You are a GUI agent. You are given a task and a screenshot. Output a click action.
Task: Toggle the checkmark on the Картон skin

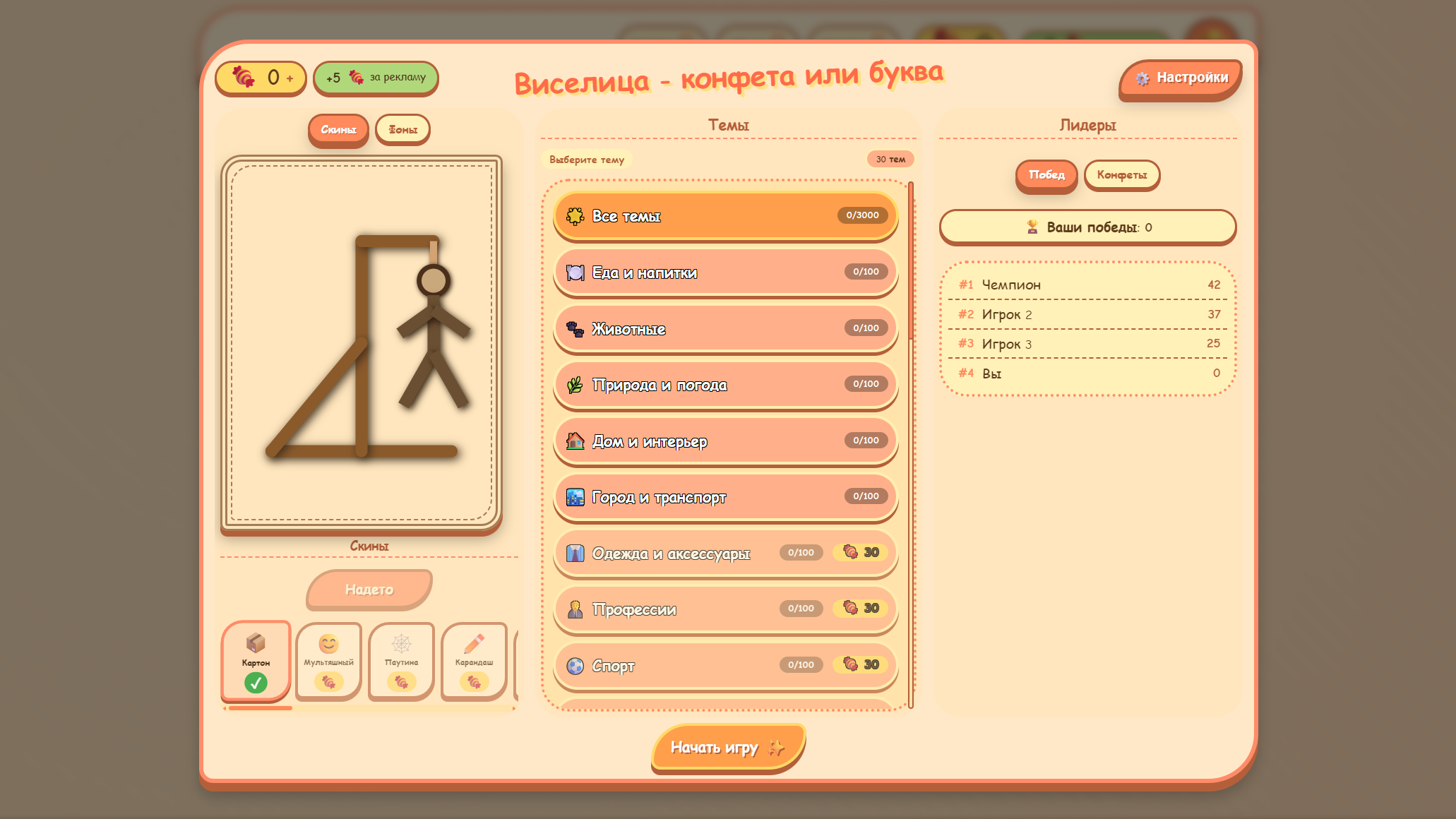(x=256, y=681)
